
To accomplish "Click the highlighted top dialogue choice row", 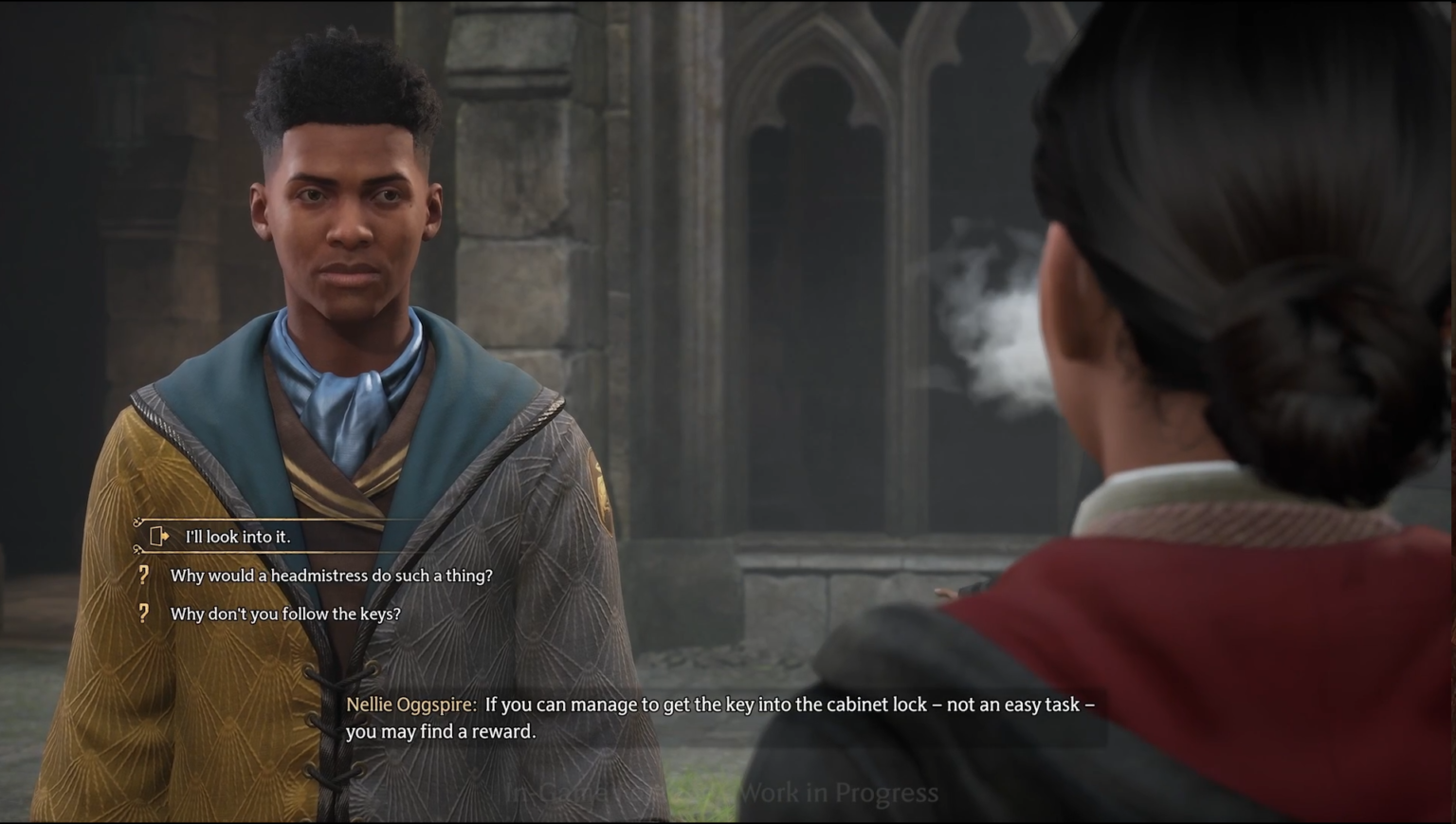I will tap(275, 537).
